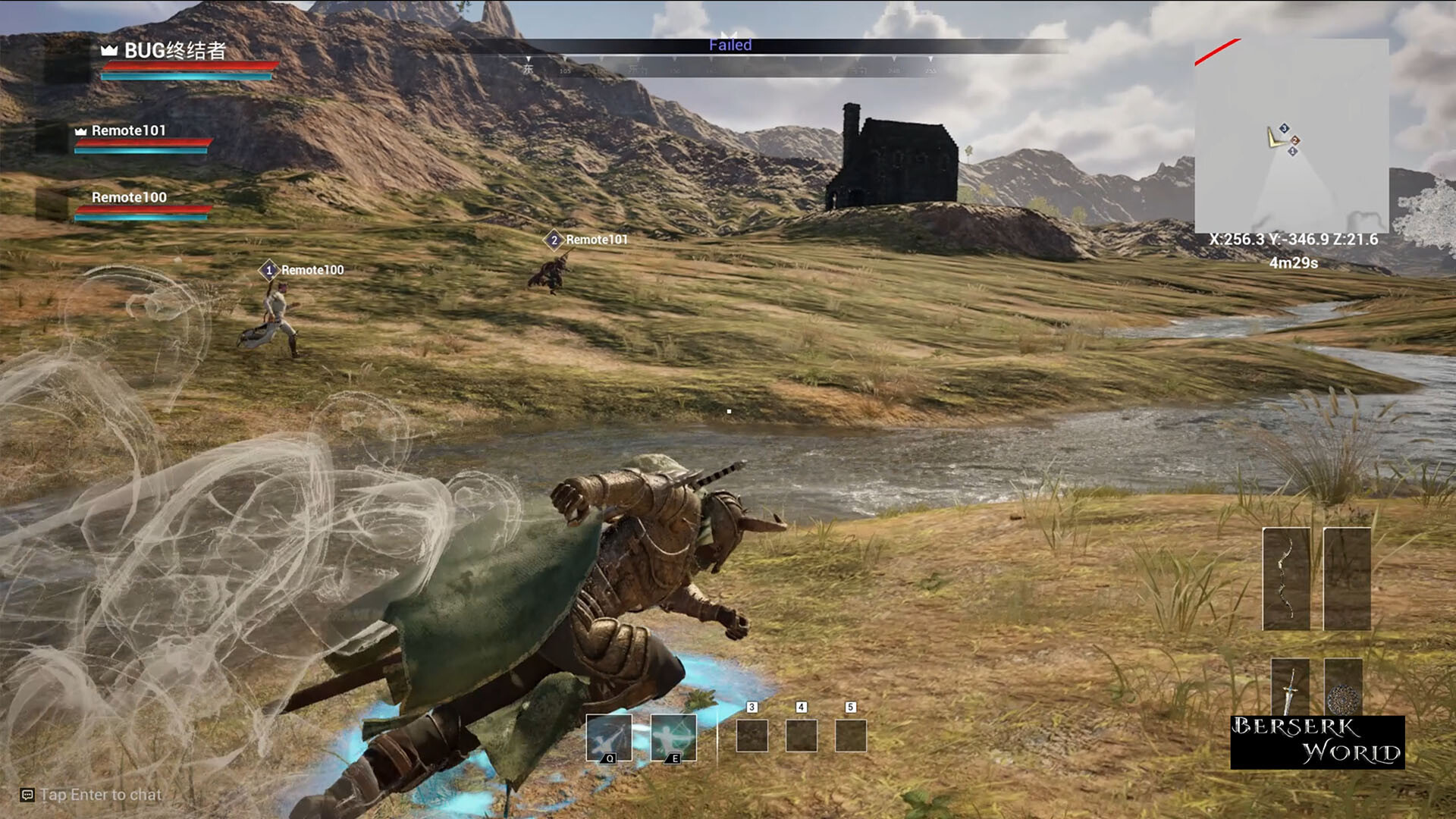Viewport: 1456px width, 819px height.
Task: Select the sword weapon slot
Action: point(1290,686)
